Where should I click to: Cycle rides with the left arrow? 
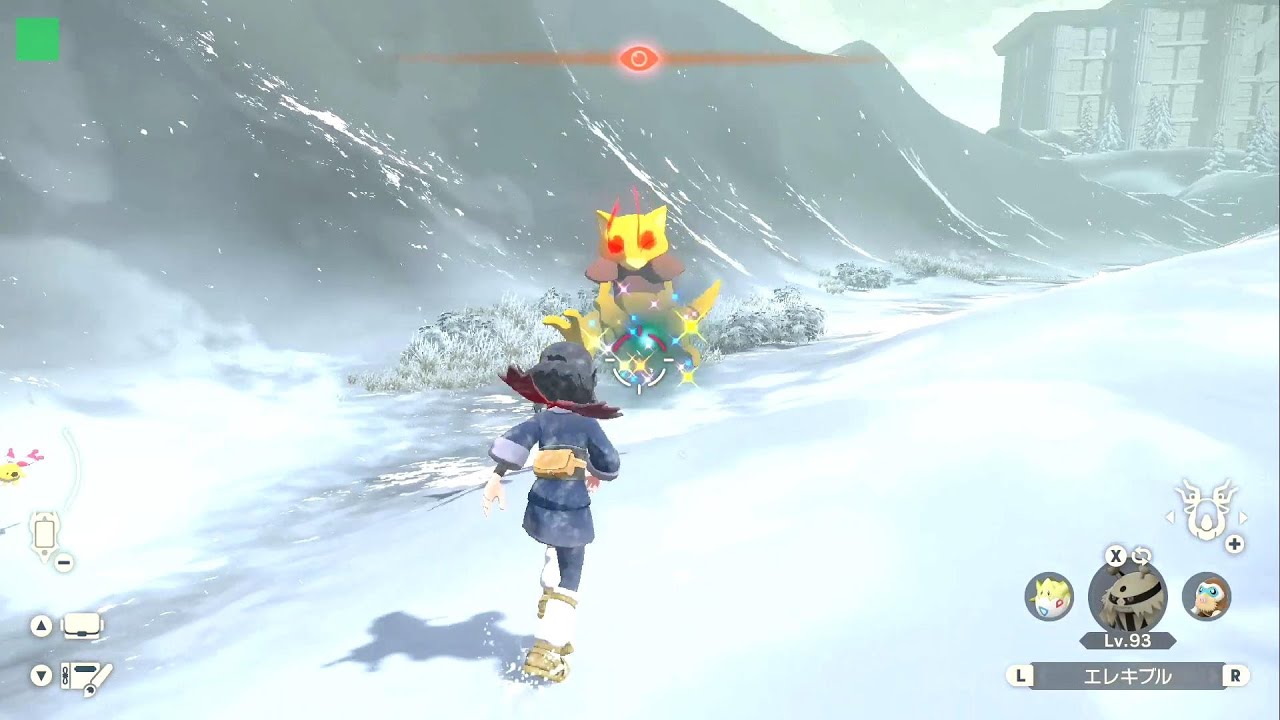(1167, 517)
